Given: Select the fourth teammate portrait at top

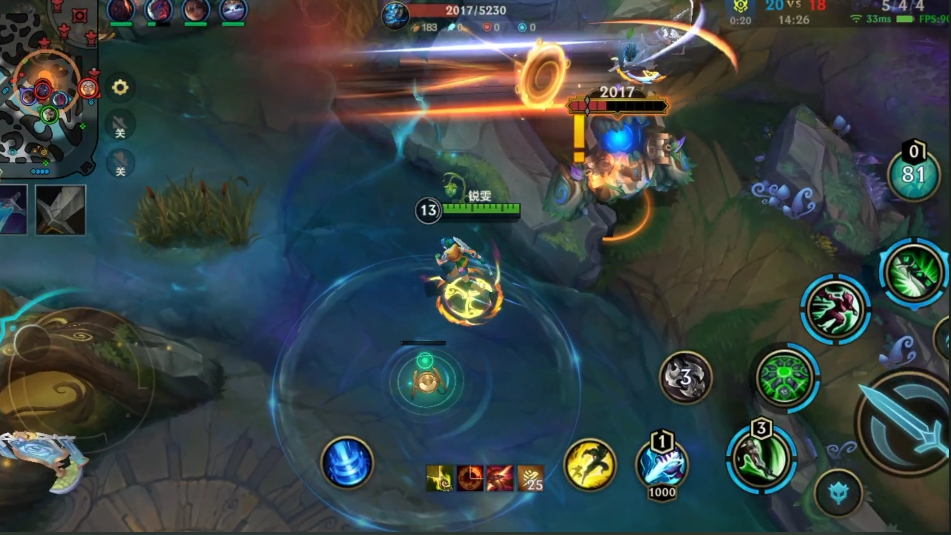Looking at the screenshot, I should (x=233, y=11).
